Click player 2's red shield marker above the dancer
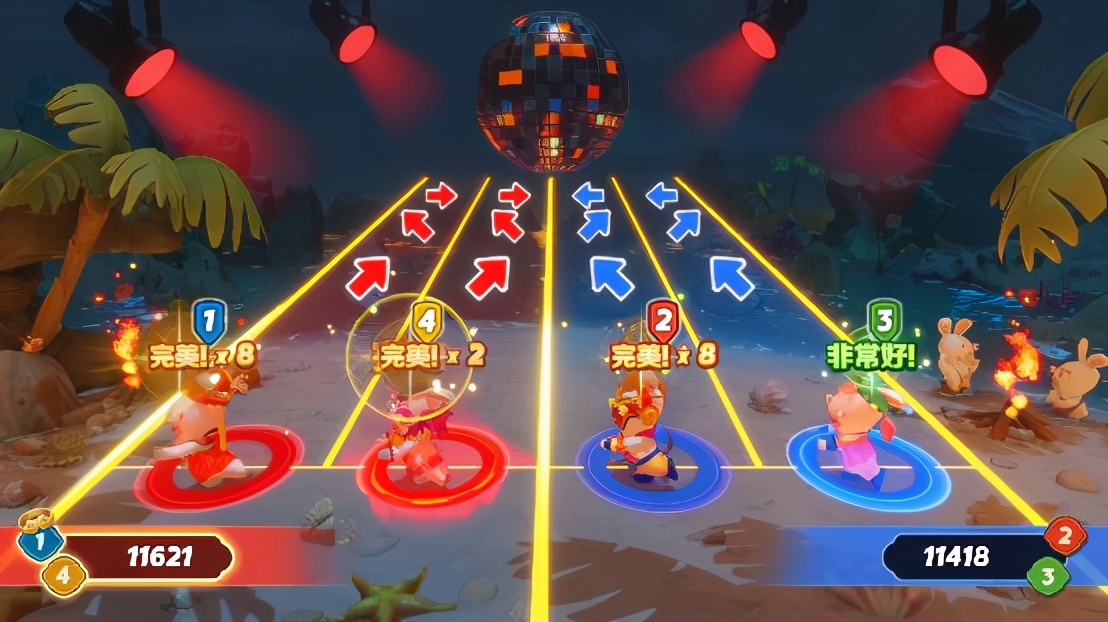 point(662,322)
